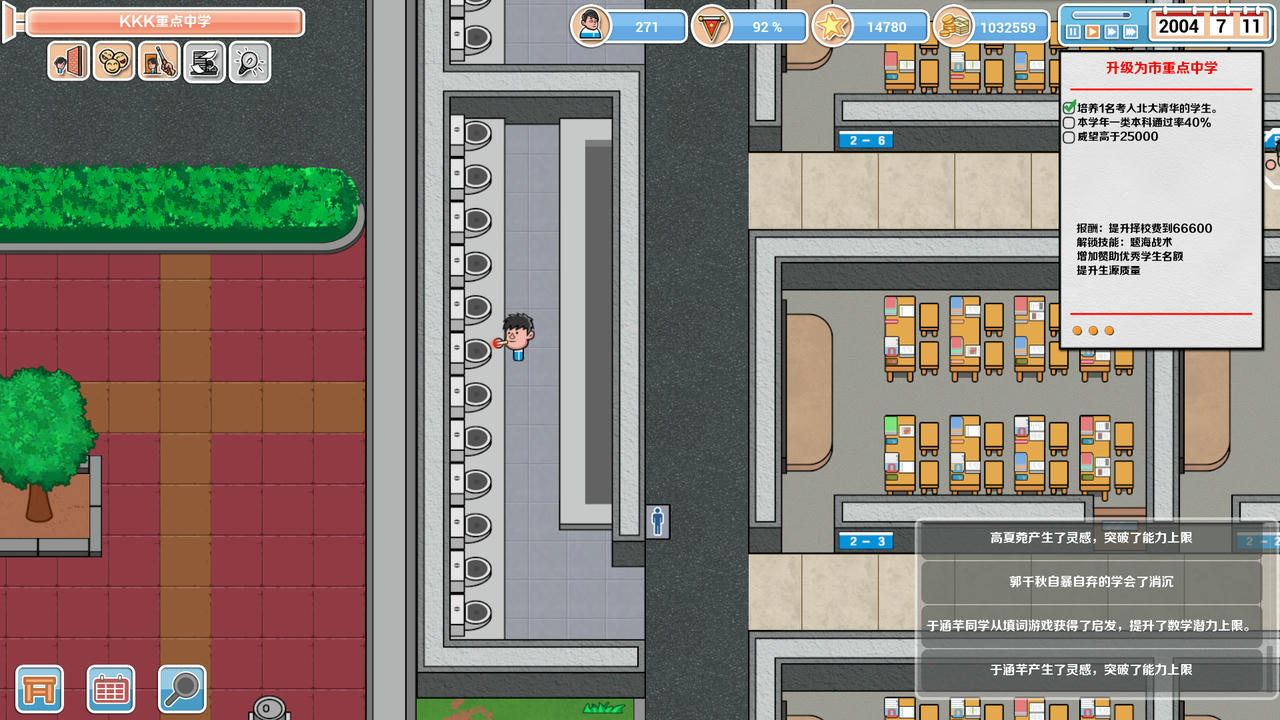
Task: Open the calendar schedule panel
Action: coord(109,690)
